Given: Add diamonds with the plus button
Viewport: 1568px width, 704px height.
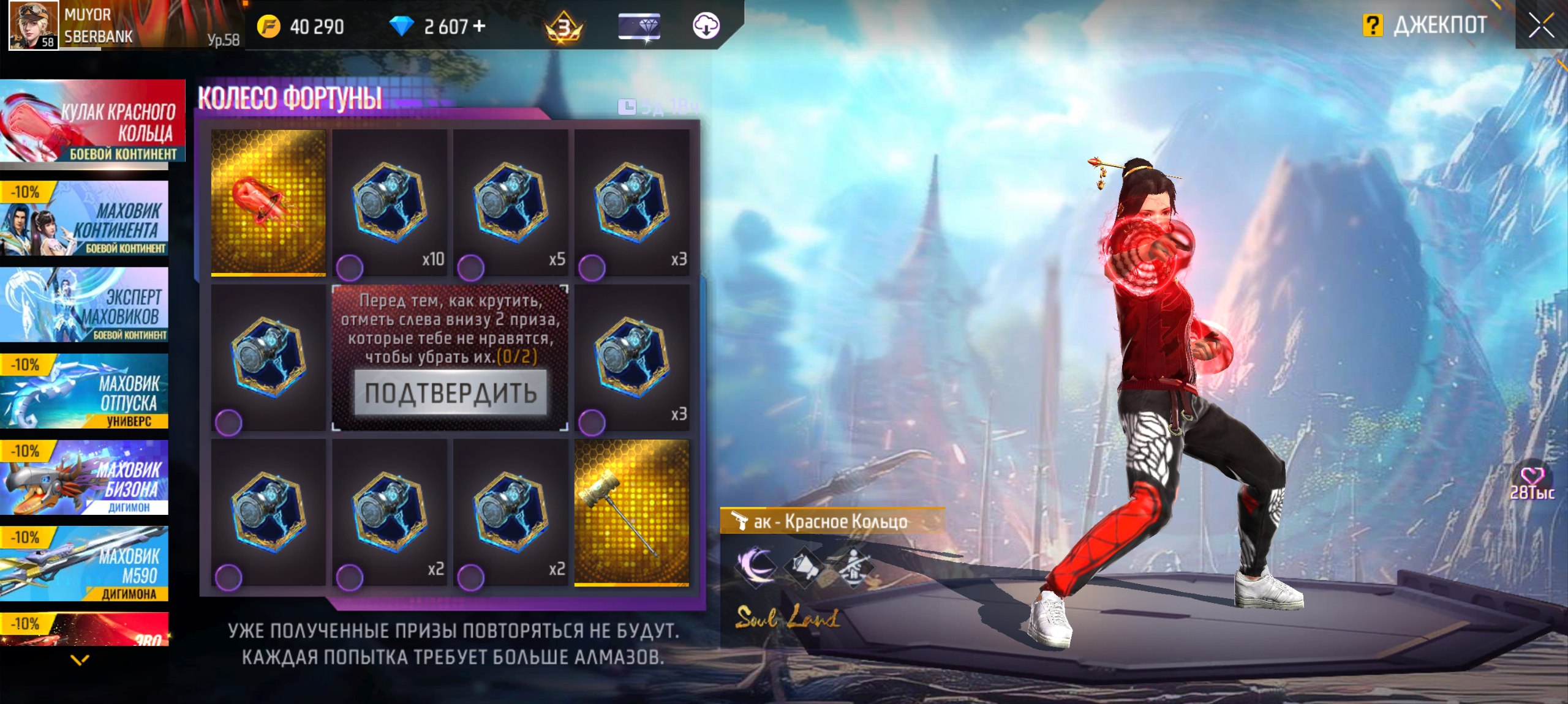Looking at the screenshot, I should pyautogui.click(x=480, y=26).
